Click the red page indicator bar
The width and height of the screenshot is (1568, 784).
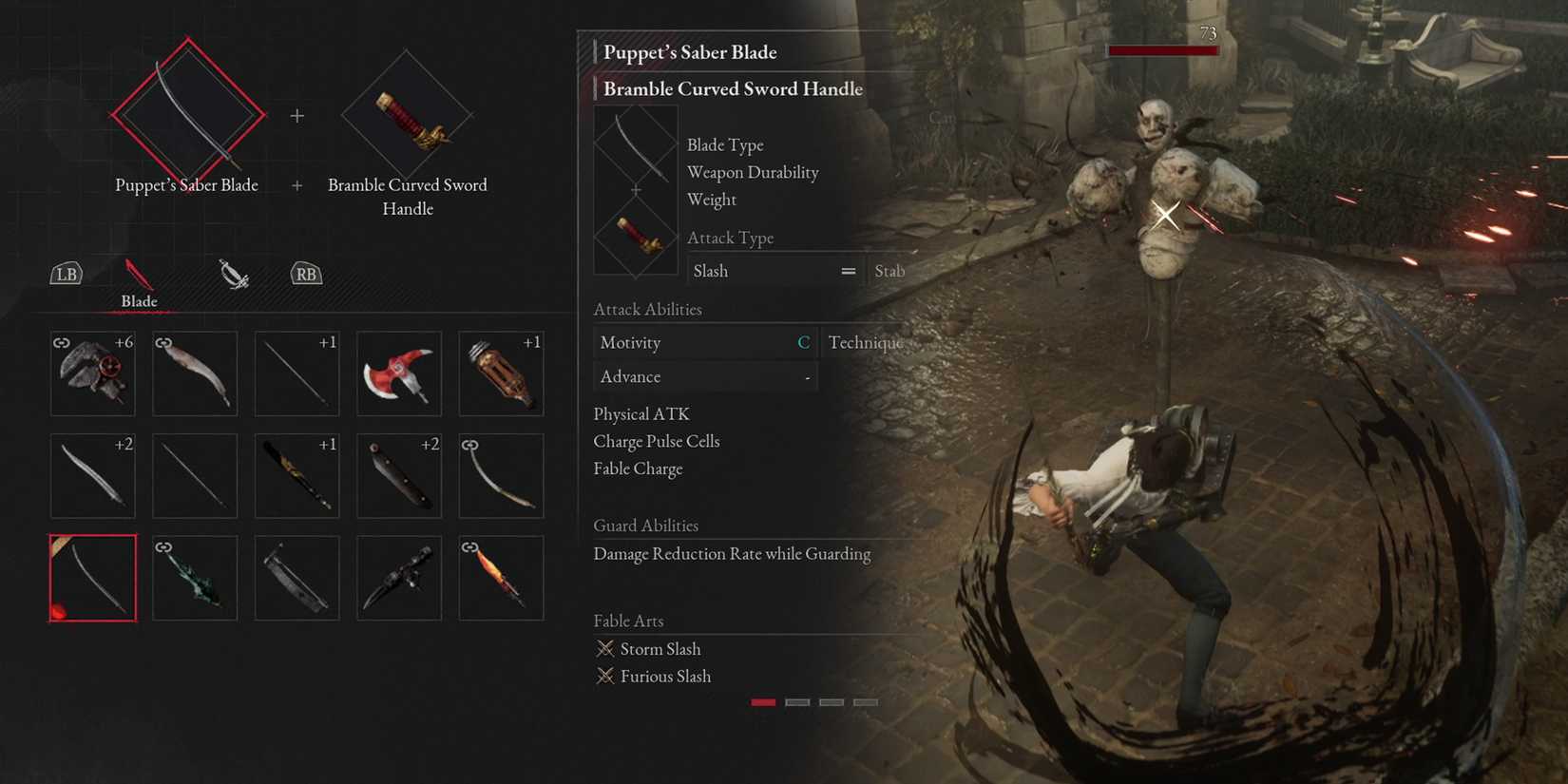pos(763,701)
